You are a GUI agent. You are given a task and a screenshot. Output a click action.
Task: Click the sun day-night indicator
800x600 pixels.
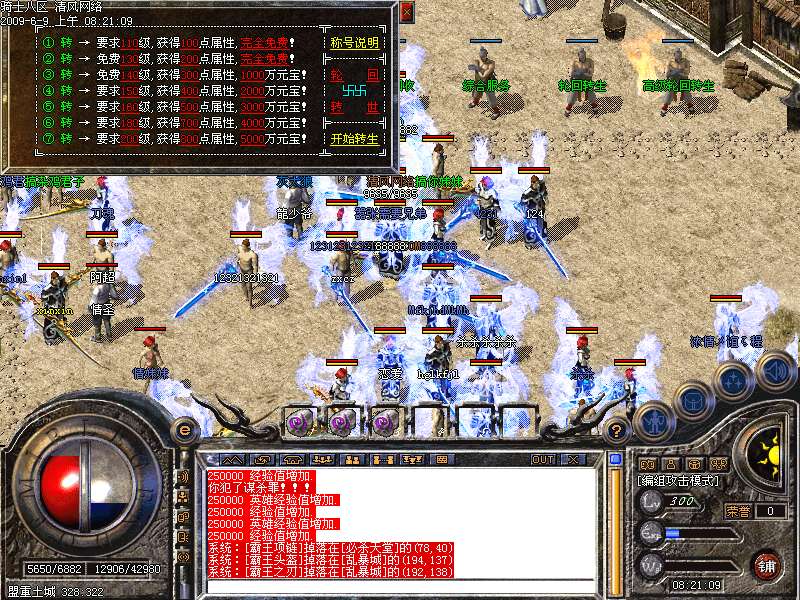pyautogui.click(x=767, y=449)
